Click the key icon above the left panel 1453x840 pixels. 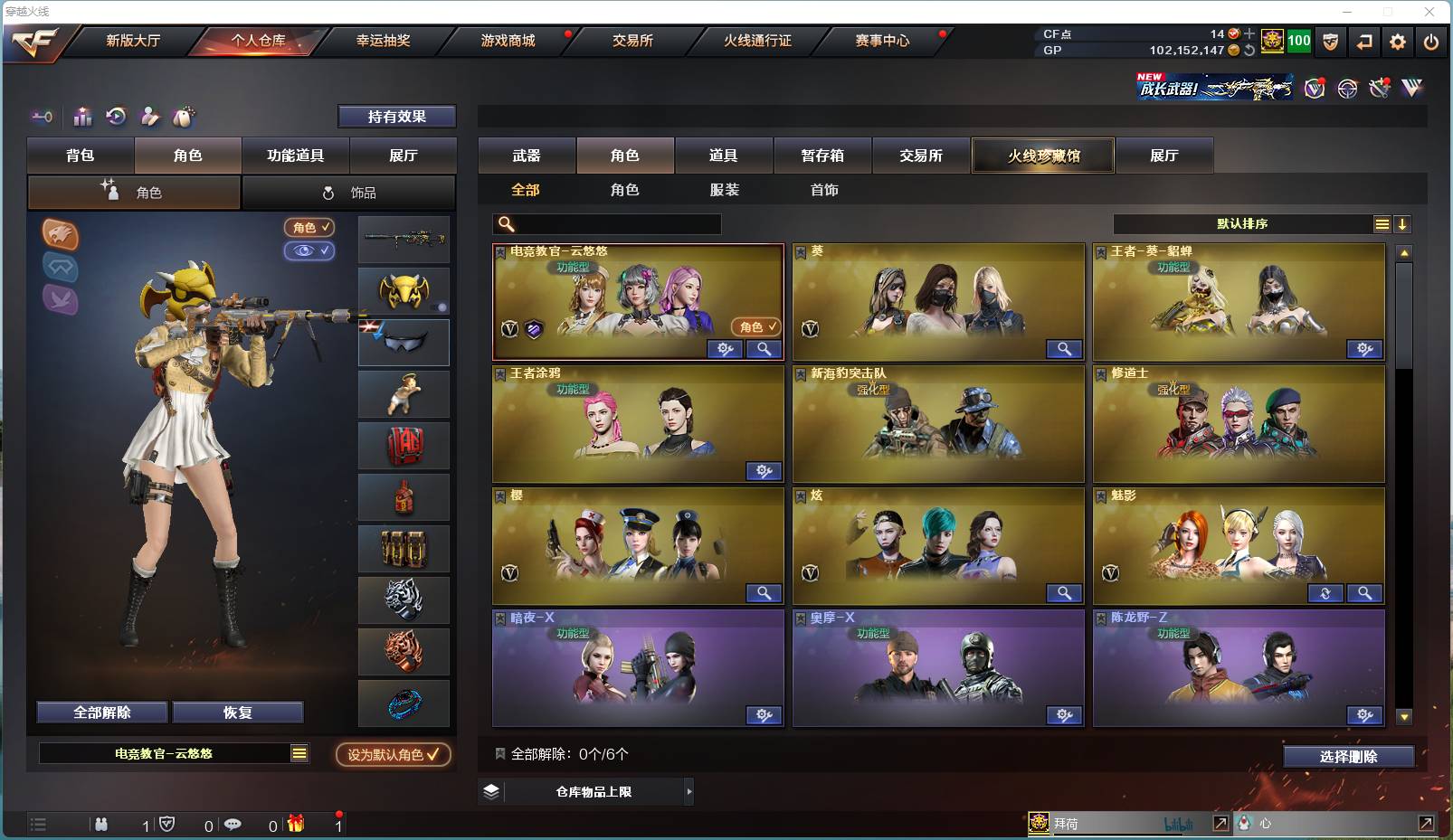(x=40, y=117)
